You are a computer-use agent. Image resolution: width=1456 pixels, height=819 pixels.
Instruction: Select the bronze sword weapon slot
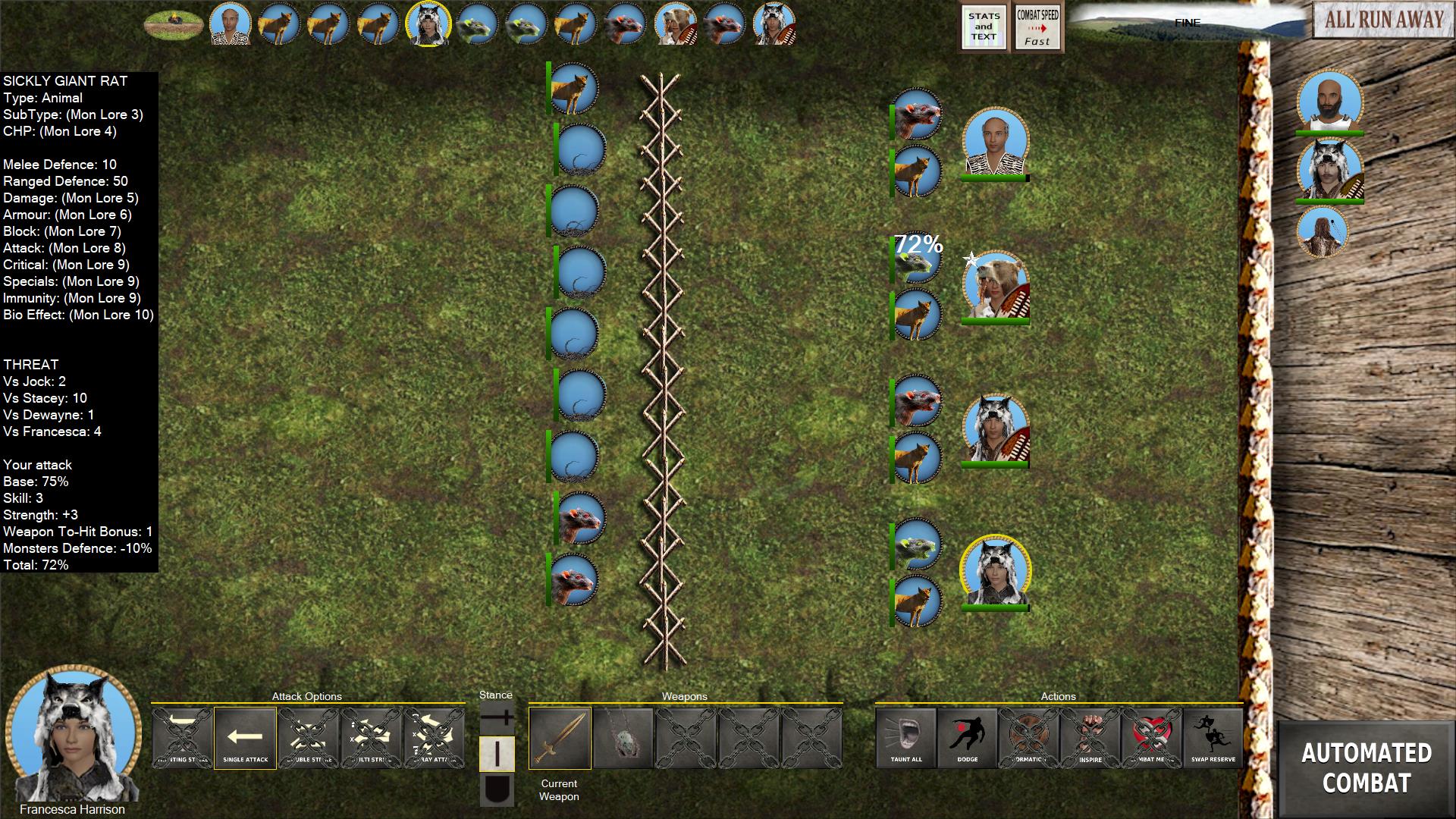pos(560,738)
